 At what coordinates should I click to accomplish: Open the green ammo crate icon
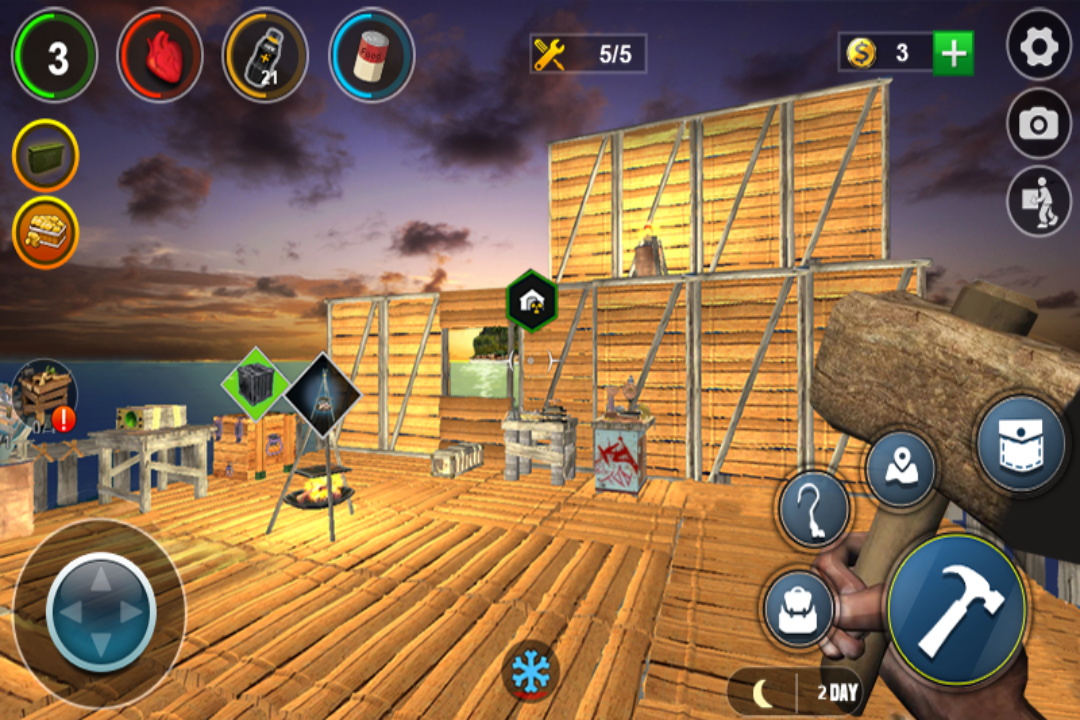45,156
